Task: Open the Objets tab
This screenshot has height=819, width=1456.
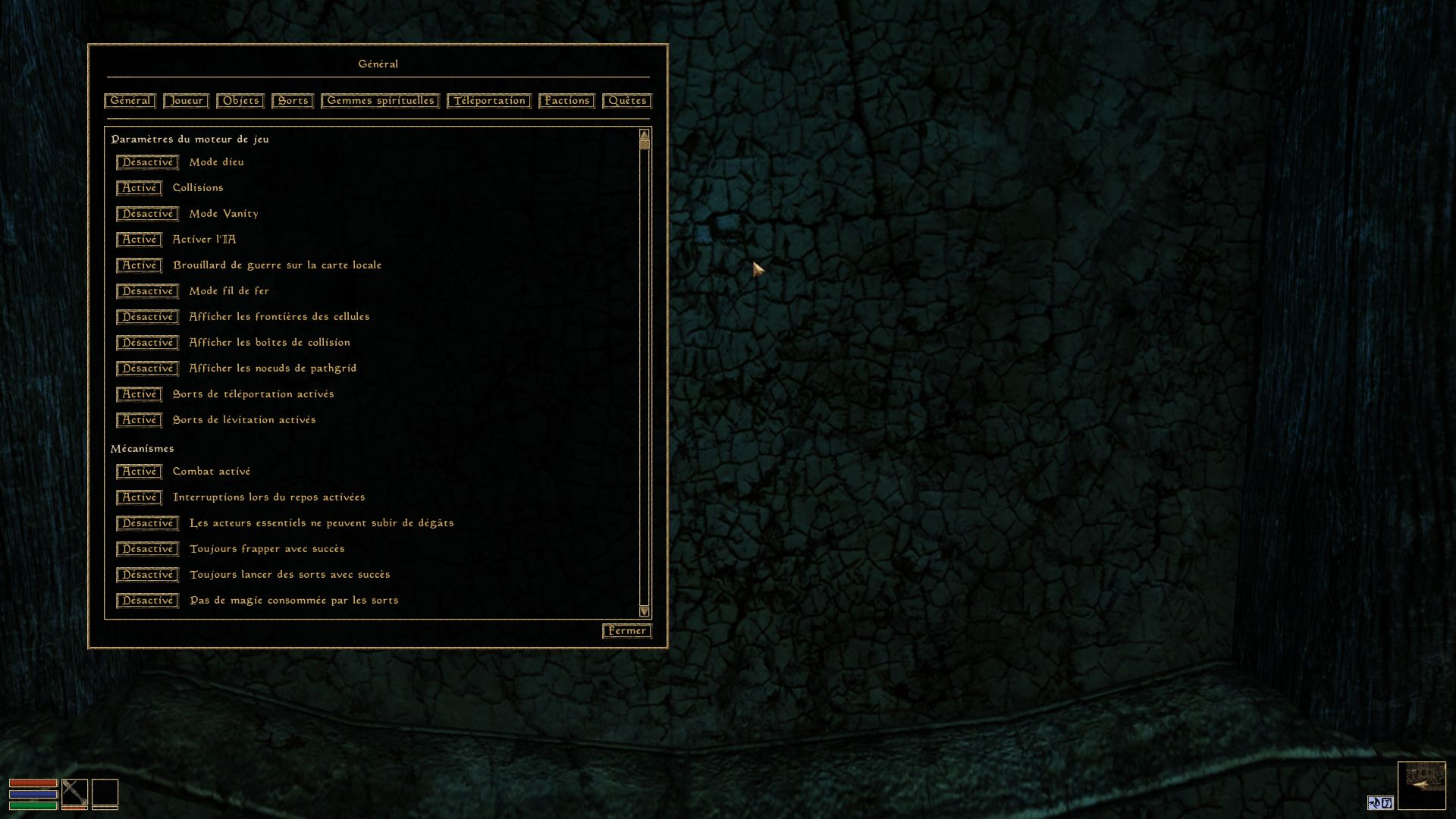Action: (x=240, y=101)
